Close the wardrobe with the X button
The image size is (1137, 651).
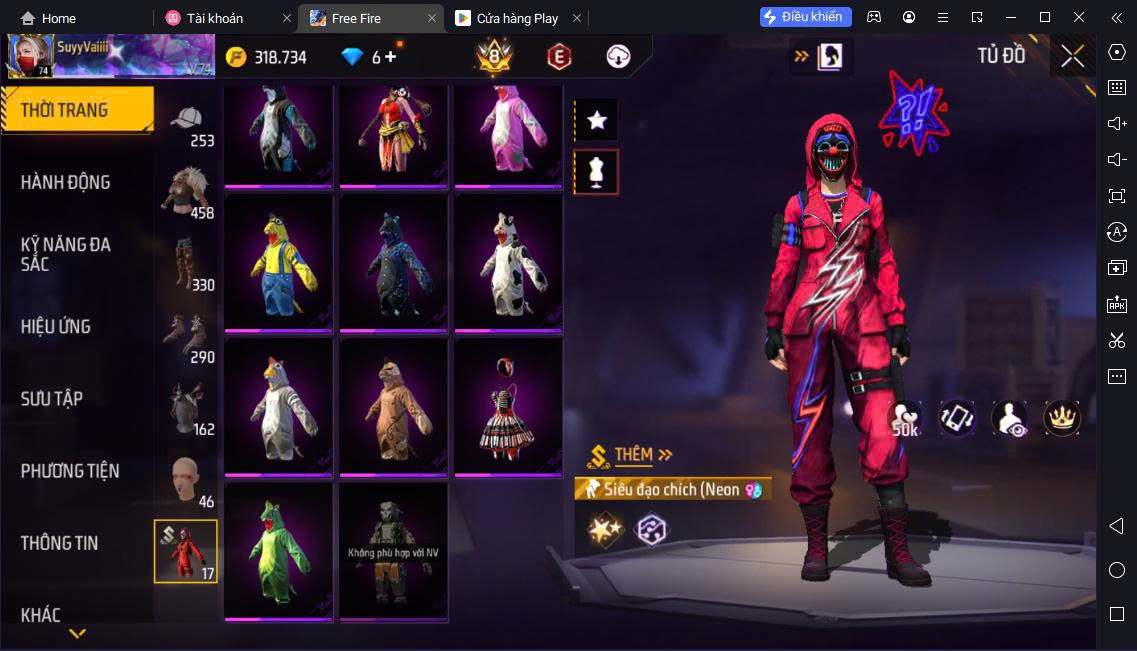click(x=1072, y=56)
